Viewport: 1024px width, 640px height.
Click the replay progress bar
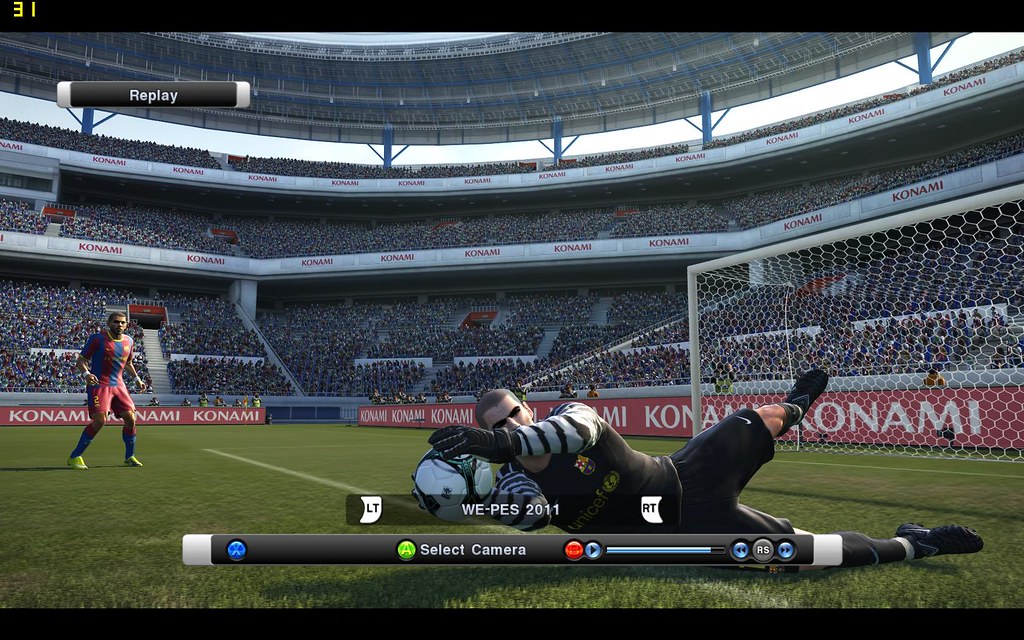click(665, 550)
